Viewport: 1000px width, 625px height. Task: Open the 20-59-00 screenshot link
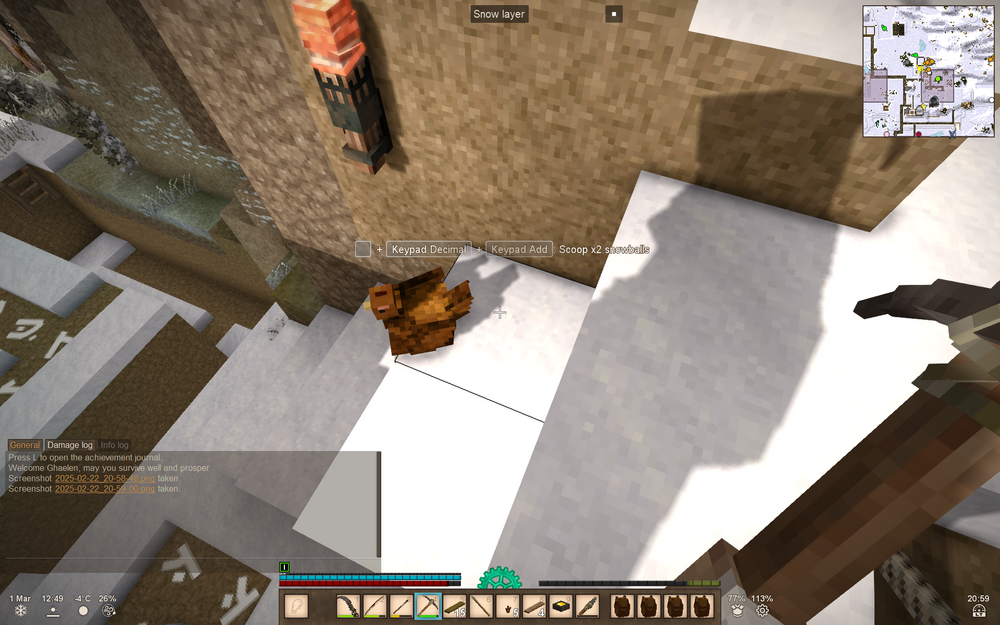[104, 489]
